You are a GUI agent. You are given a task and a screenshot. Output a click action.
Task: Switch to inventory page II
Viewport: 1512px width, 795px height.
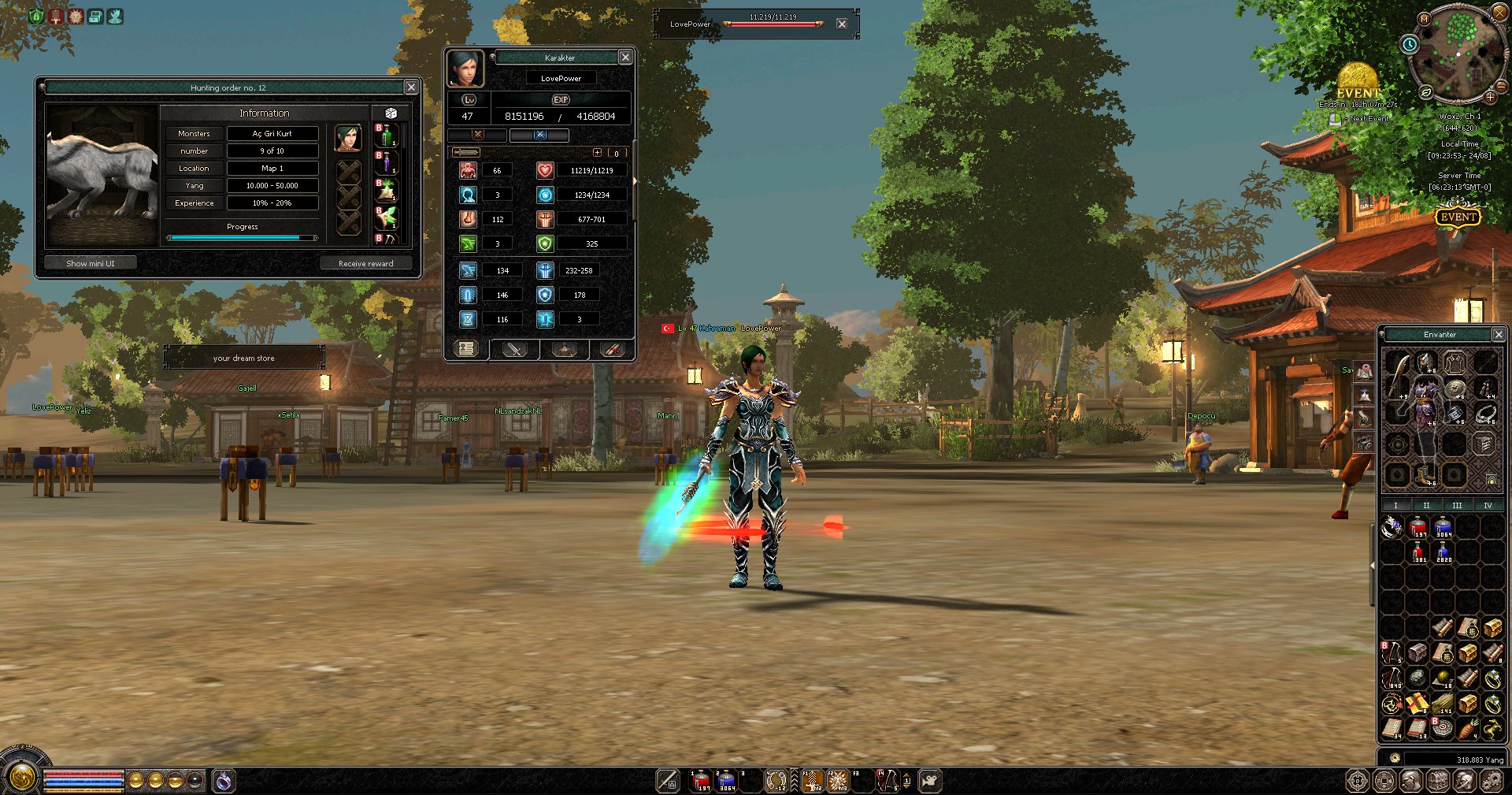tap(1426, 505)
